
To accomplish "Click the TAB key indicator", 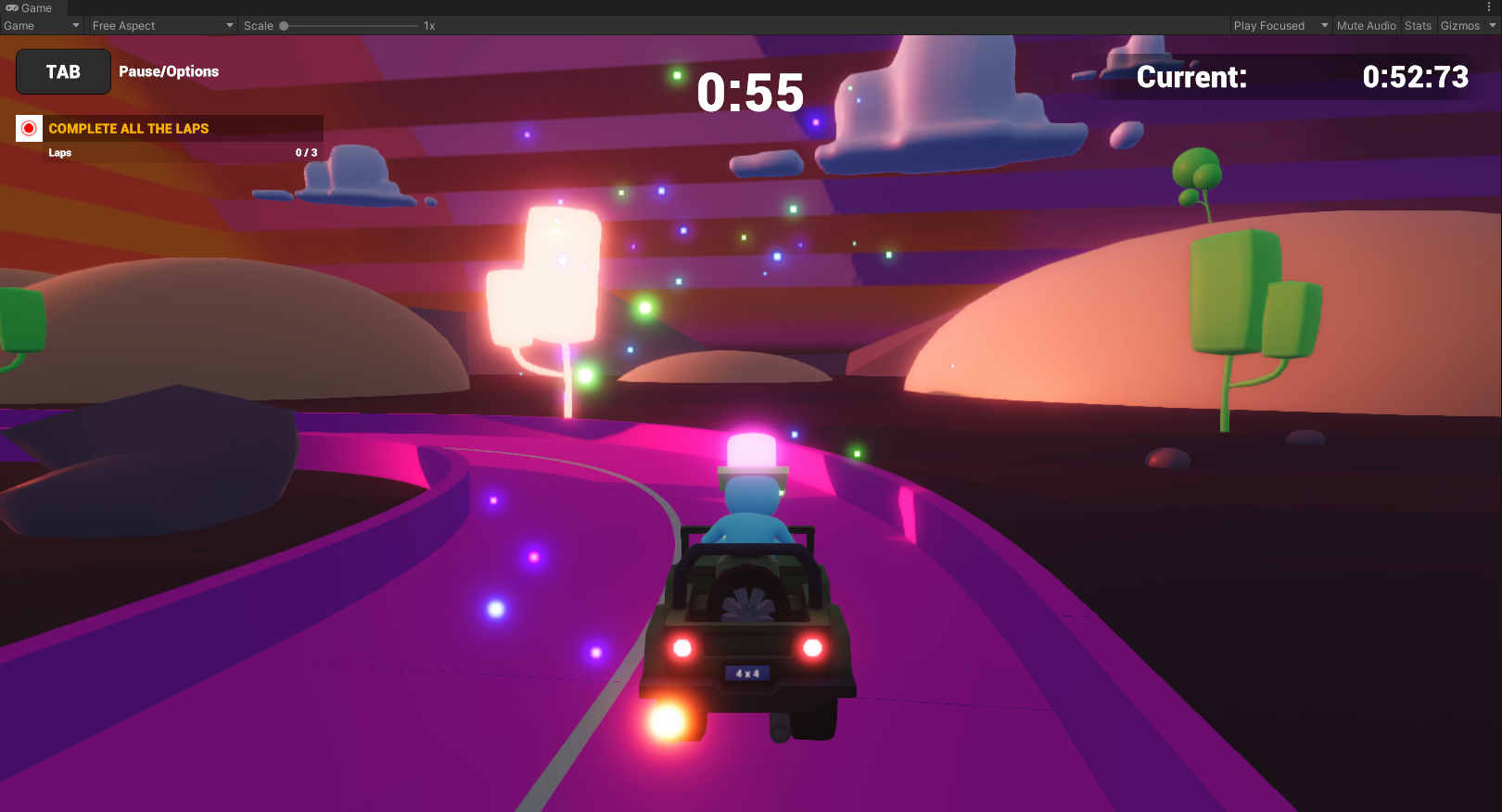I will (x=62, y=71).
